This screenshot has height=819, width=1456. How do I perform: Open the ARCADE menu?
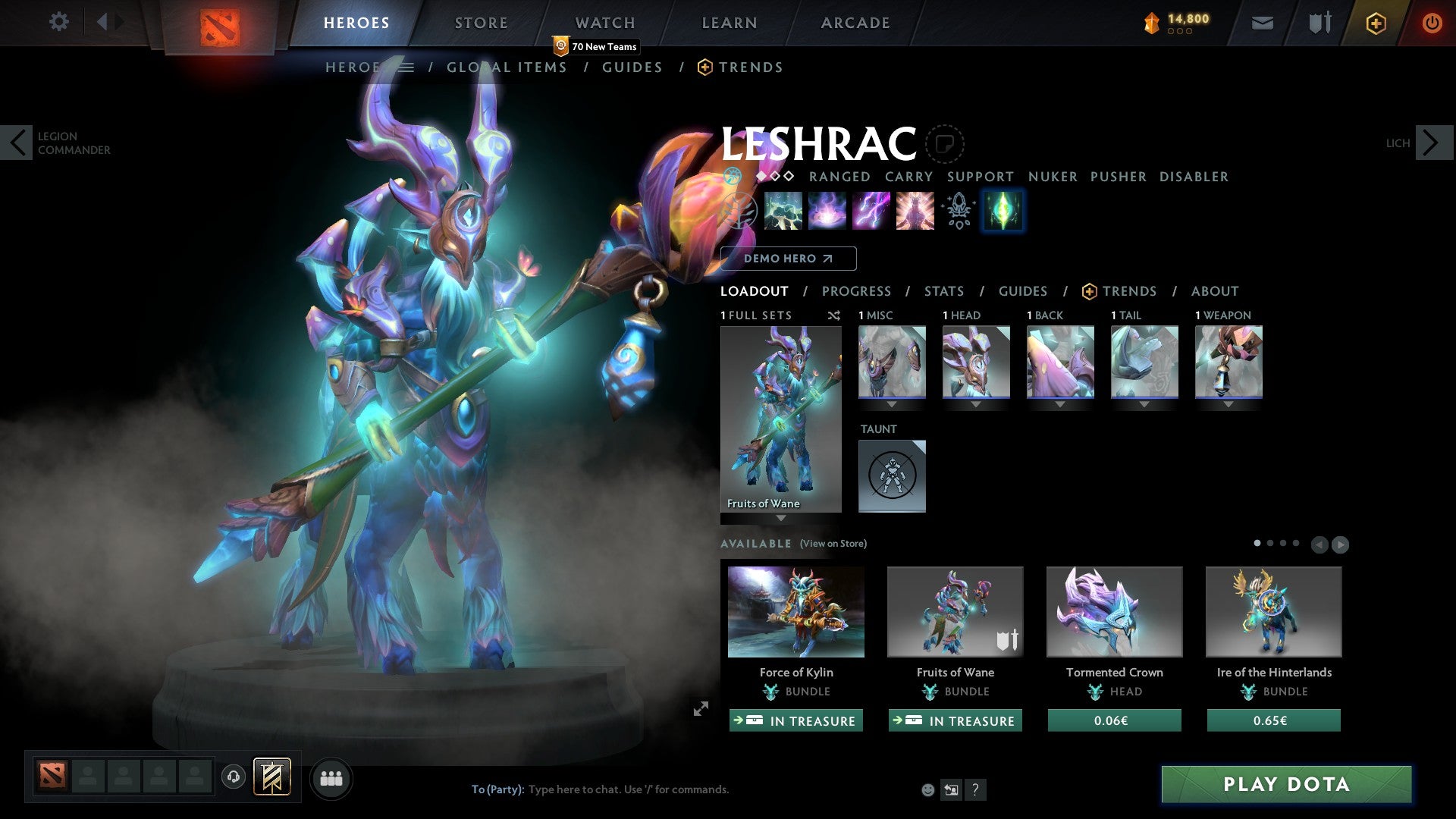pyautogui.click(x=855, y=23)
